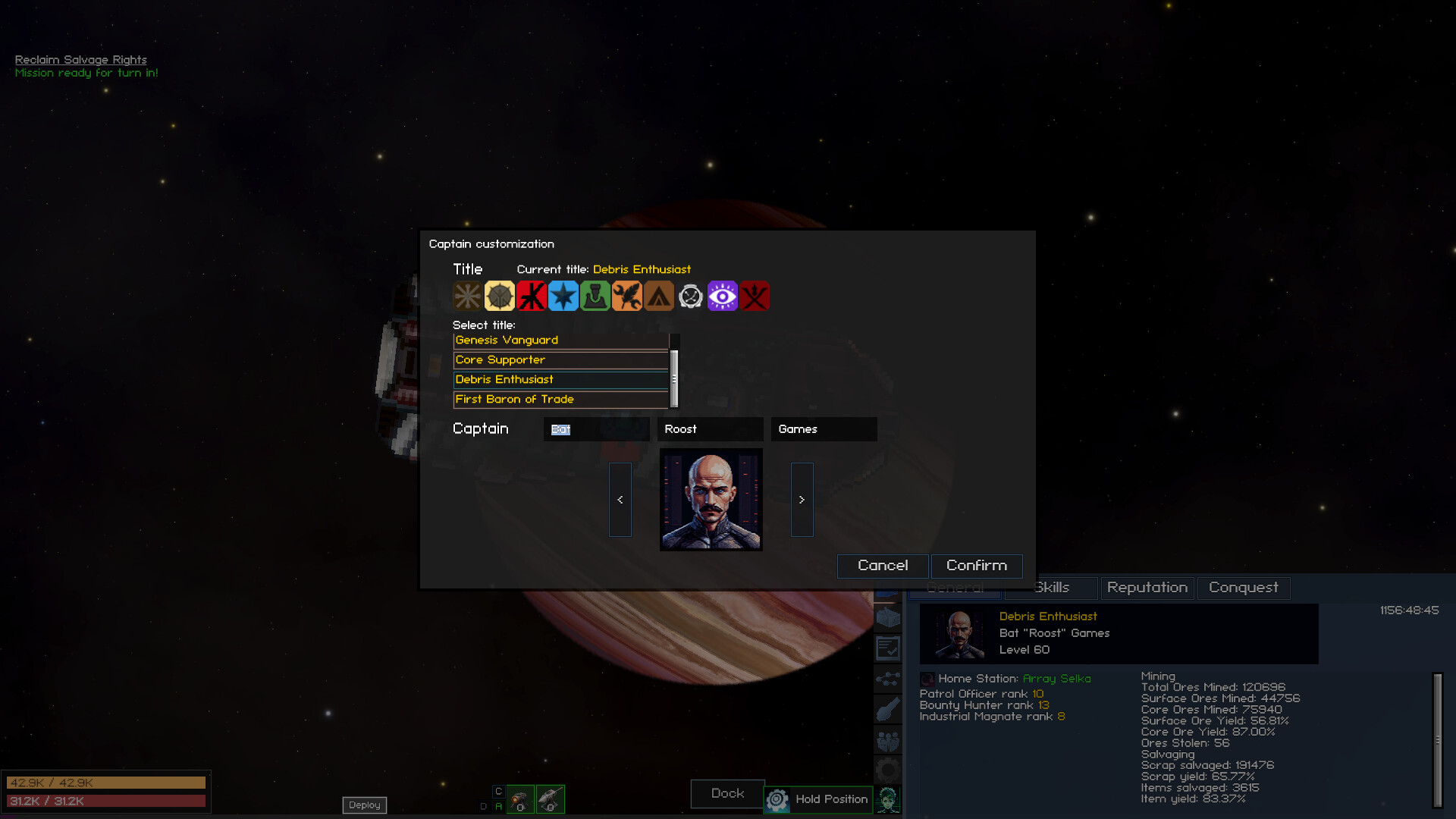Select the Genesis Vanguard title
The height and width of the screenshot is (819, 1456).
(560, 340)
